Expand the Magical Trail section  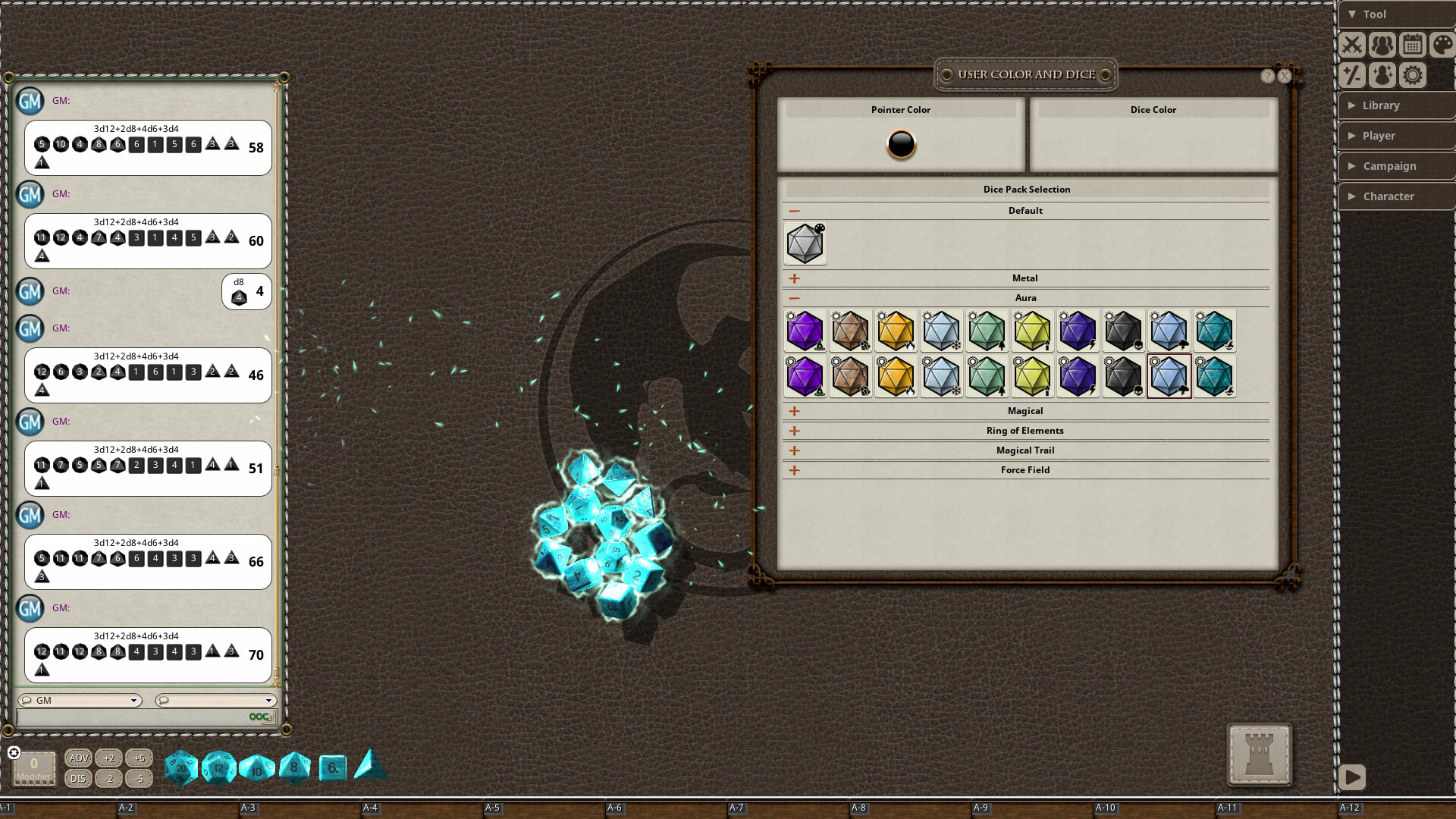[795, 450]
